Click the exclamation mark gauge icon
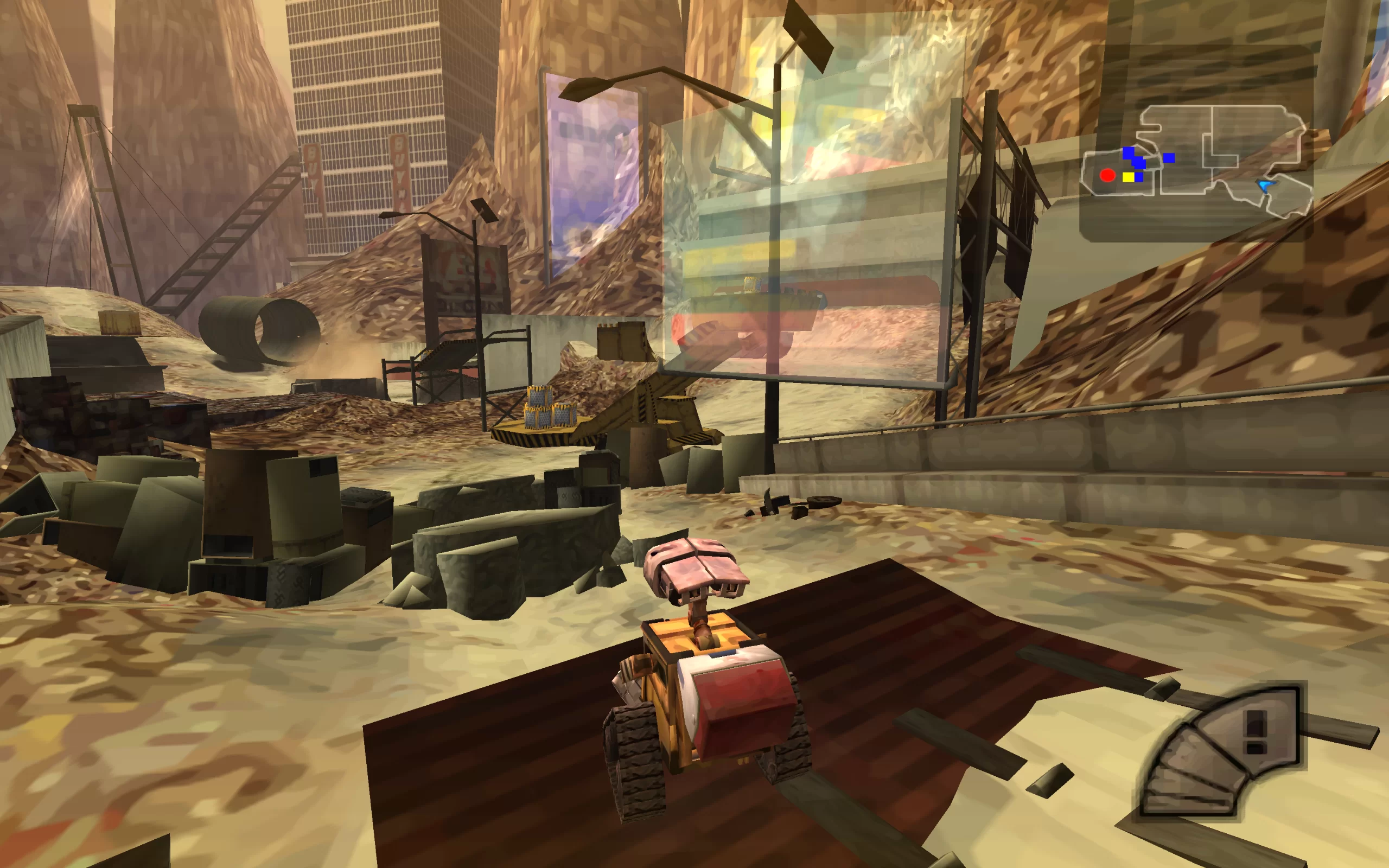 pos(1256,731)
